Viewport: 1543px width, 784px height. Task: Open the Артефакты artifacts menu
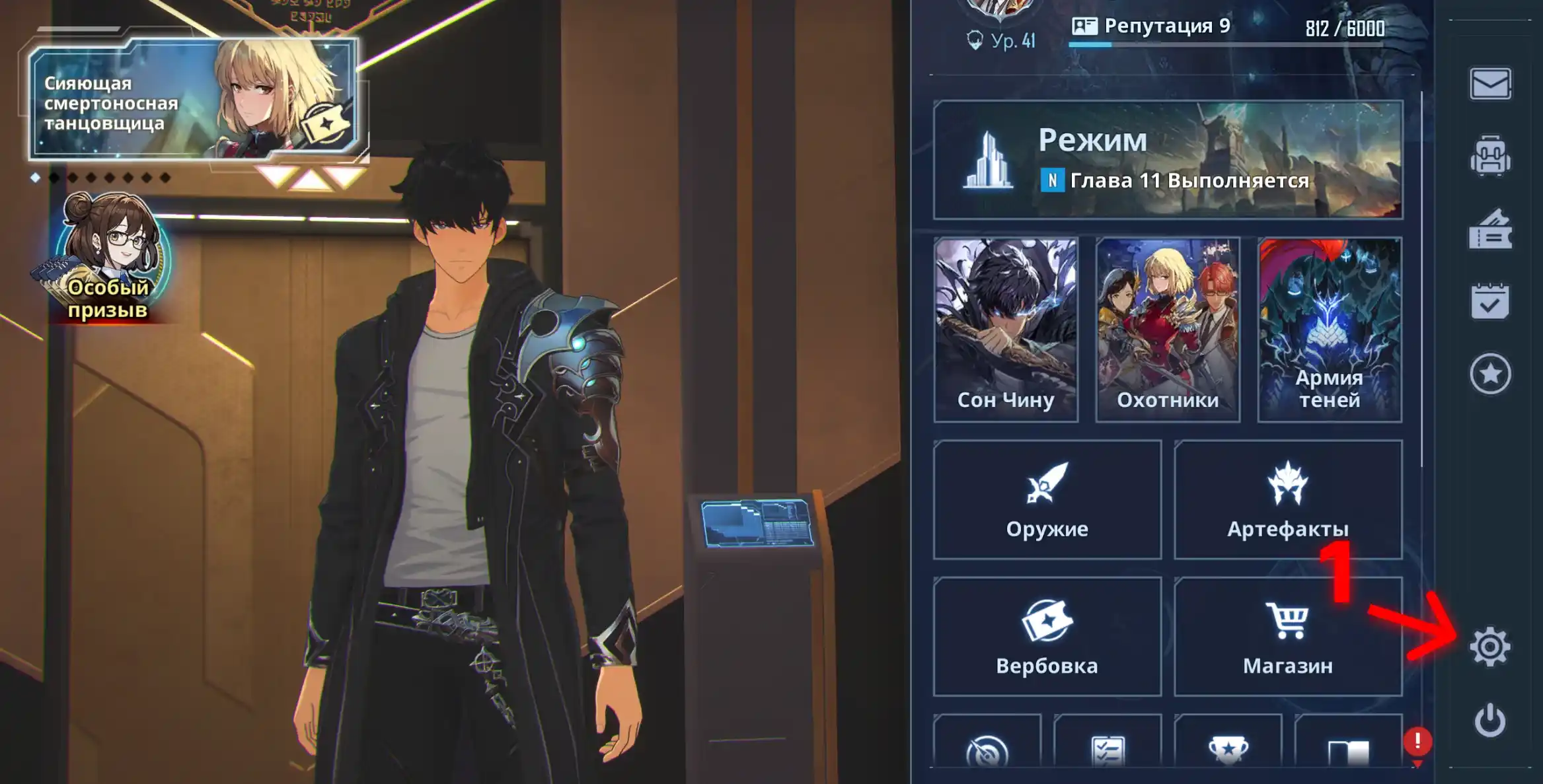pyautogui.click(x=1287, y=500)
